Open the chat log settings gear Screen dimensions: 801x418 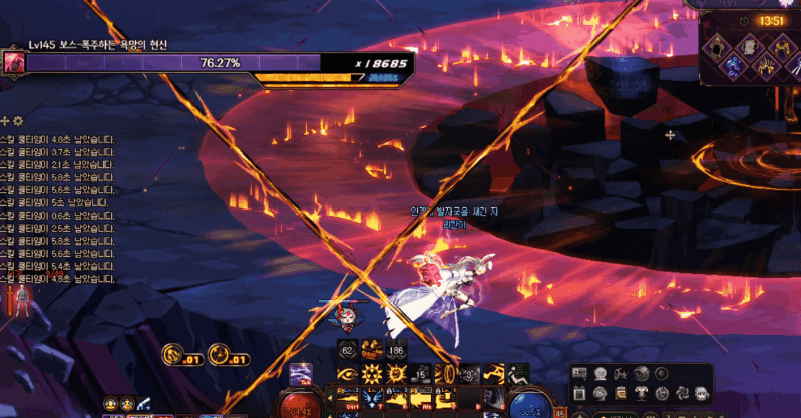click(x=18, y=120)
